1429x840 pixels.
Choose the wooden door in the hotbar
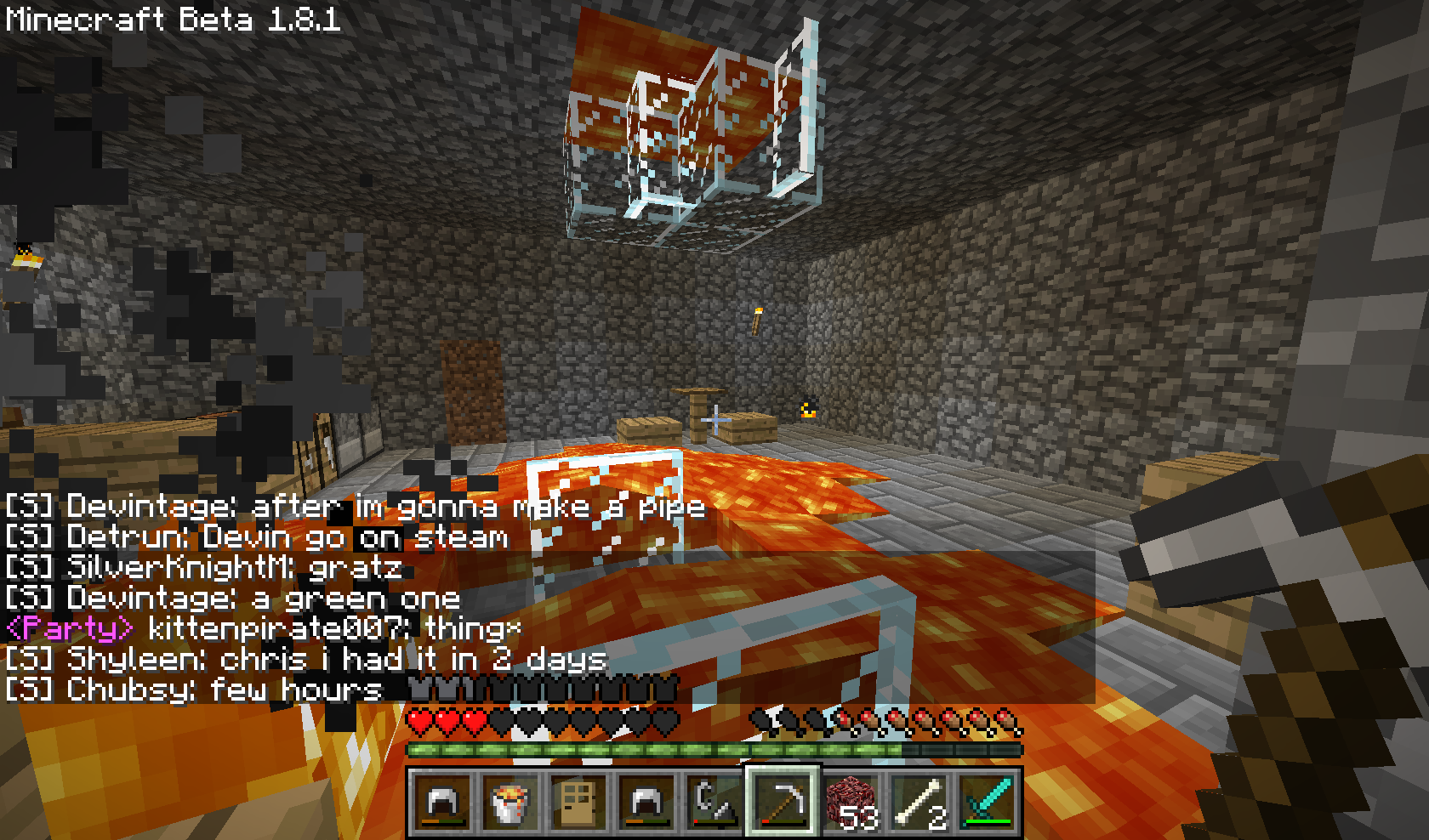[578, 803]
